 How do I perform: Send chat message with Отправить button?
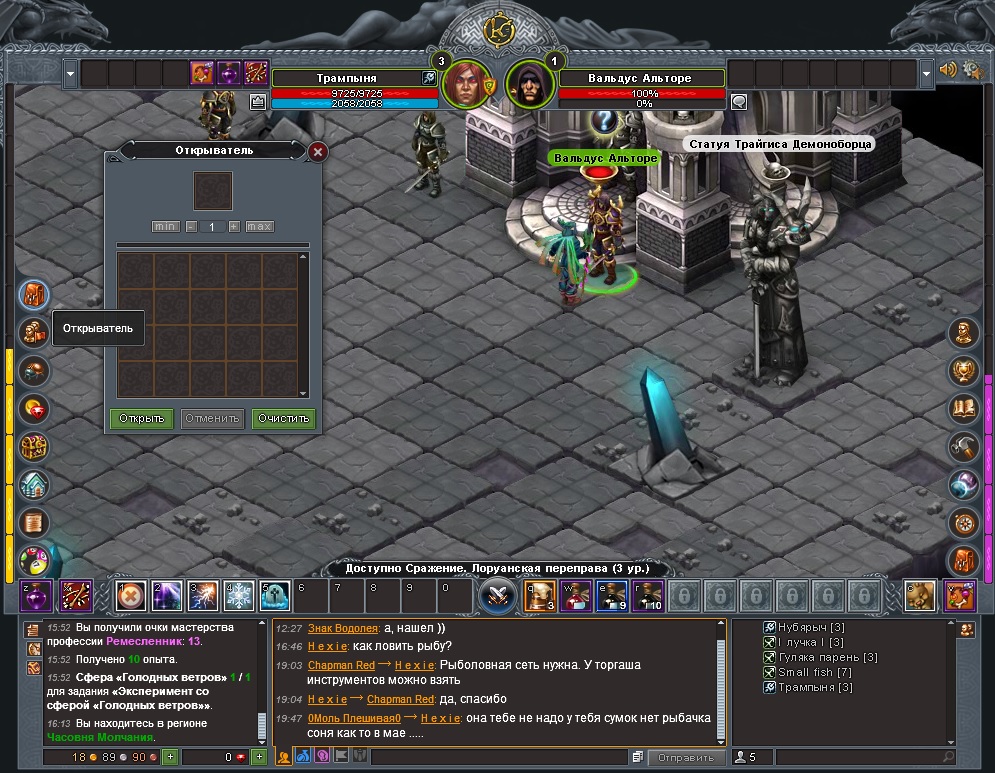tap(686, 757)
